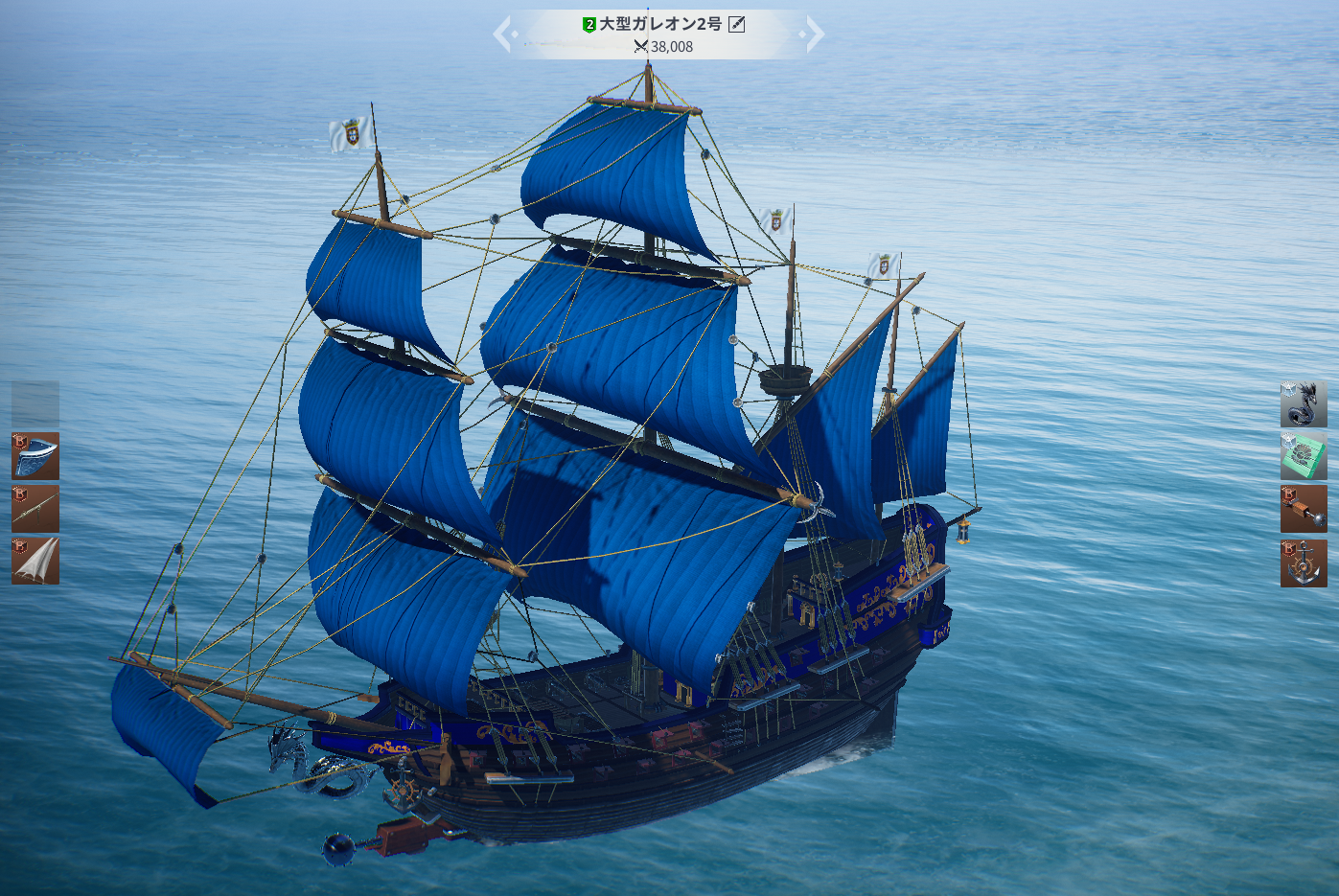This screenshot has width=1339, height=896.
Task: Open the green shell emblem plate slot
Action: tap(1304, 456)
